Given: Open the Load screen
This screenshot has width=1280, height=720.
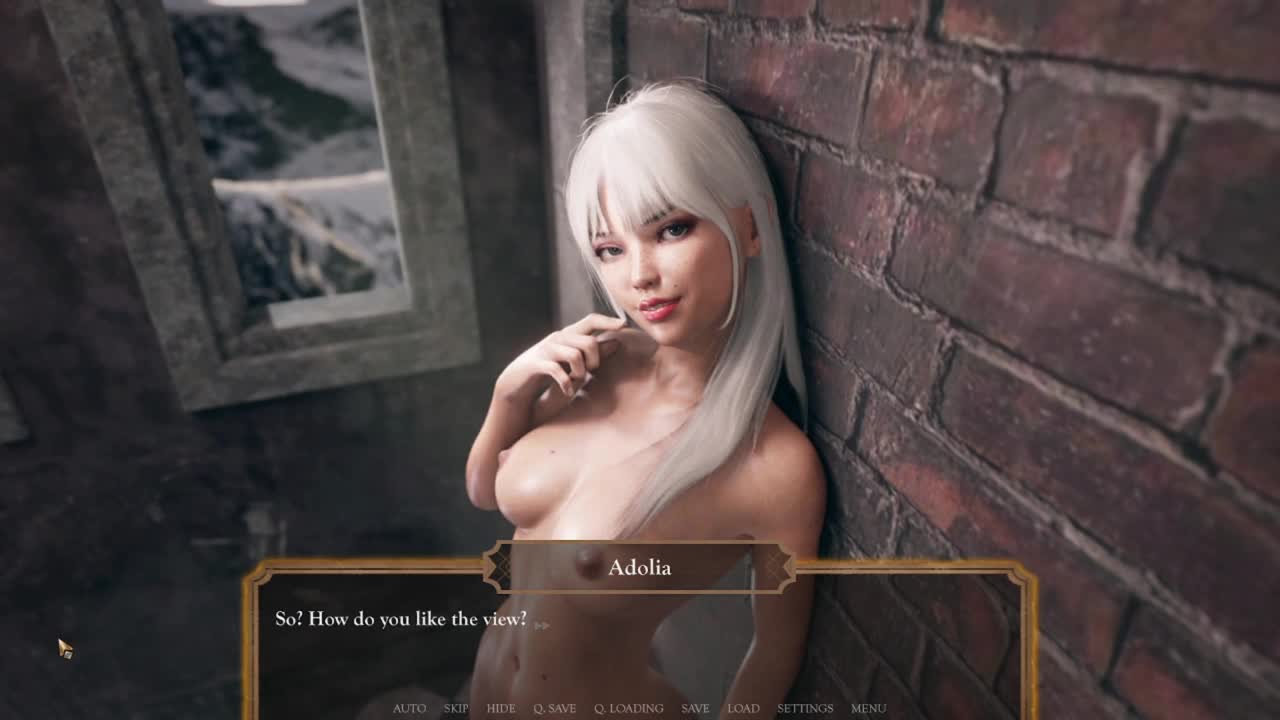Looking at the screenshot, I should click(743, 708).
